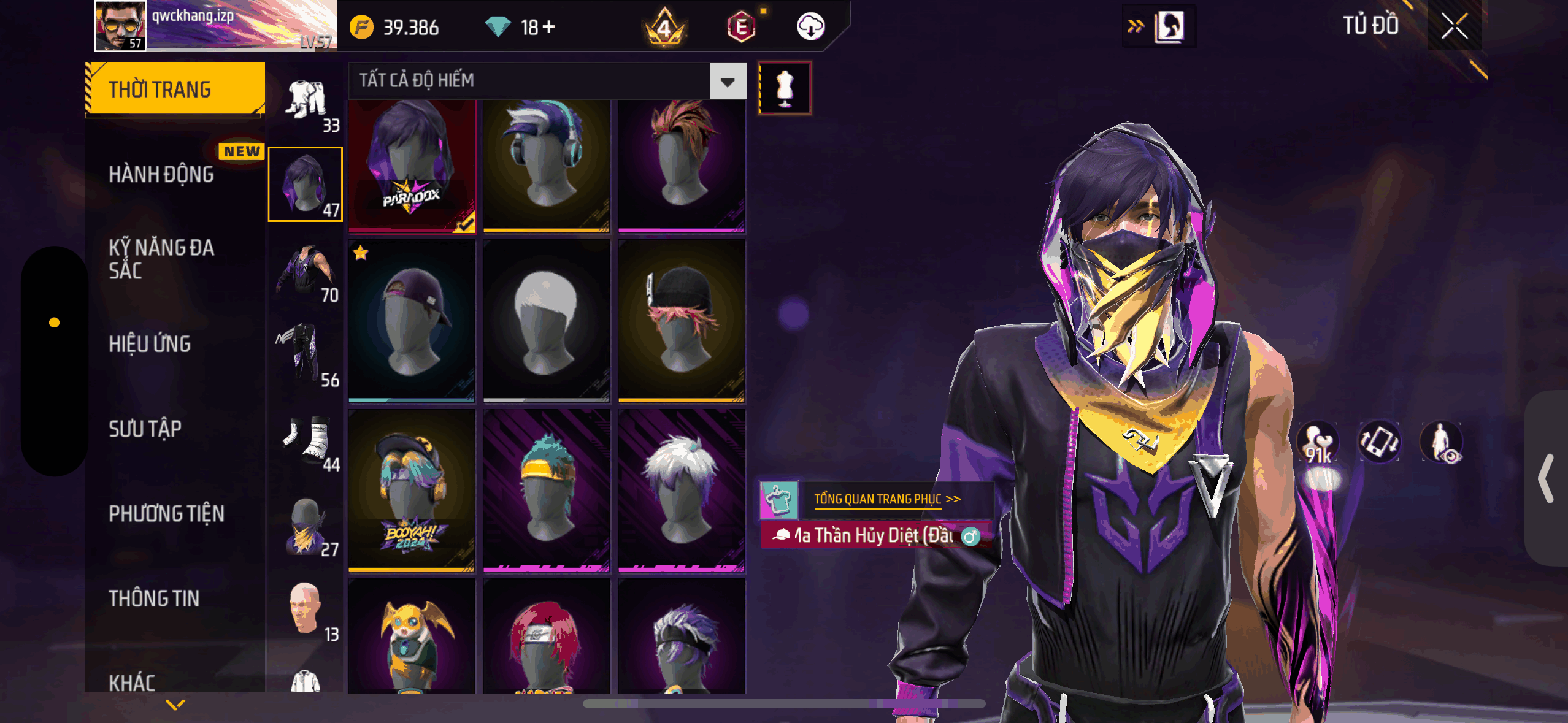
Task: Select the full outfit sets category
Action: point(306,101)
